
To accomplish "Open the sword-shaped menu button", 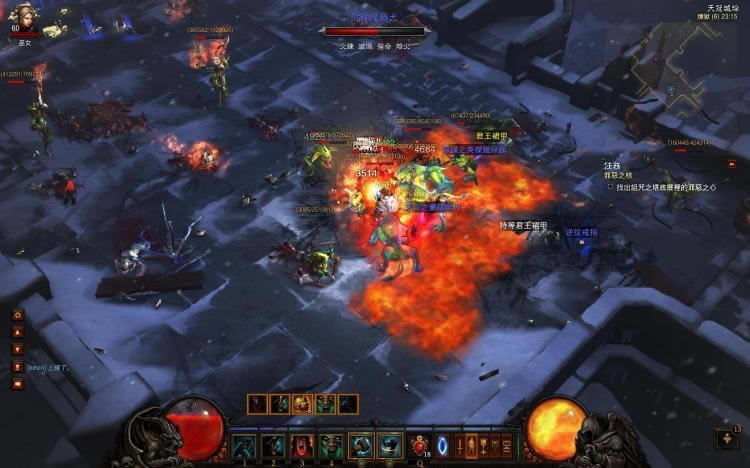I will (x=462, y=445).
